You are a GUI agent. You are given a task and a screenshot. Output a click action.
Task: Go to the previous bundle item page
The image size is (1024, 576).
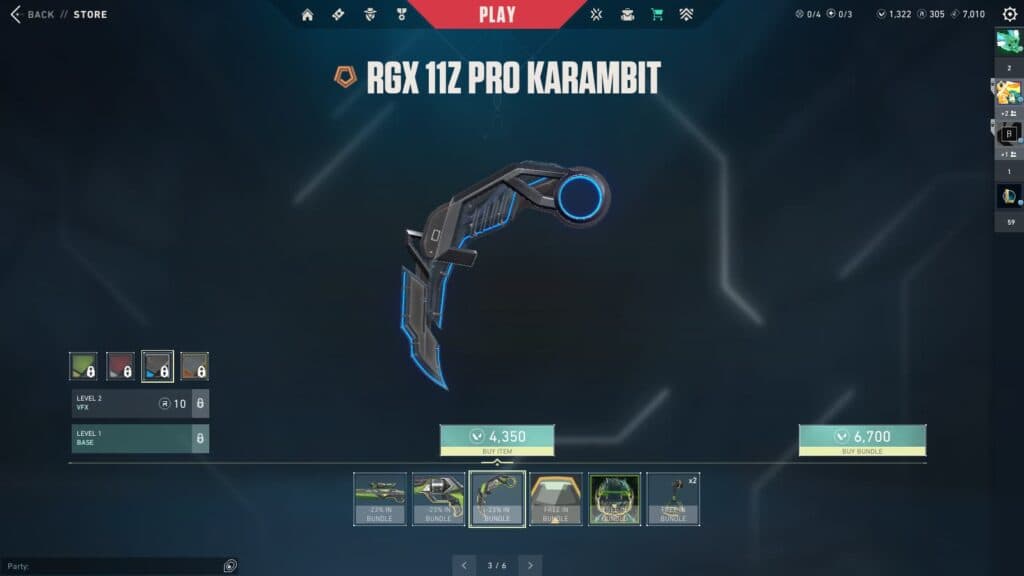coord(464,565)
